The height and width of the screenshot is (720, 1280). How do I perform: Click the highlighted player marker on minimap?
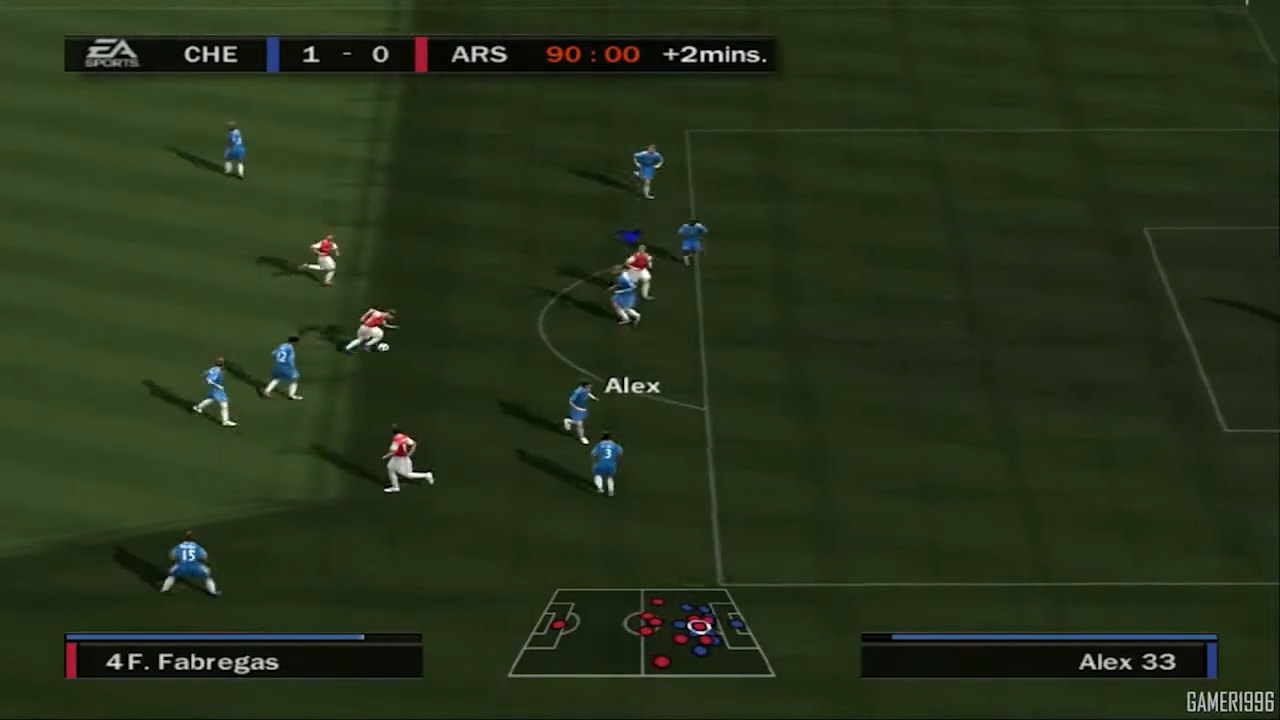click(x=699, y=628)
